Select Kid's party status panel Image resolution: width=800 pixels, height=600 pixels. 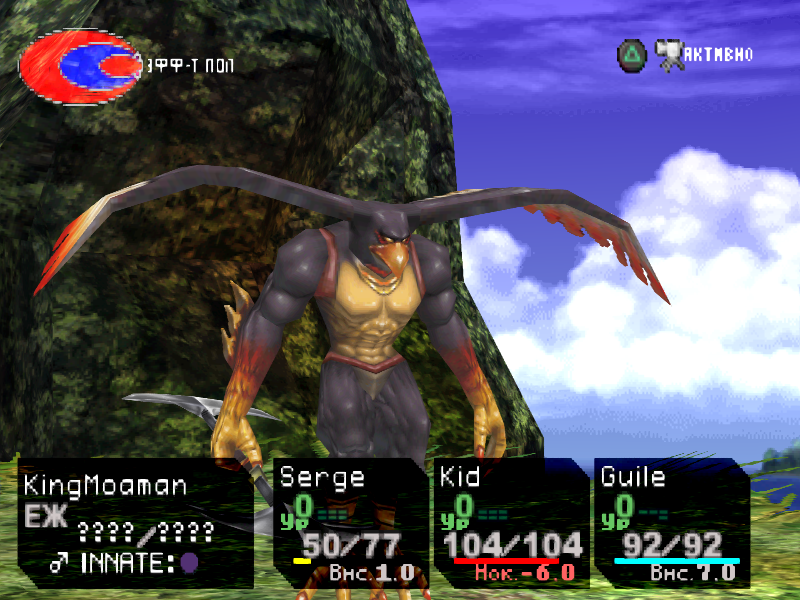(x=510, y=523)
